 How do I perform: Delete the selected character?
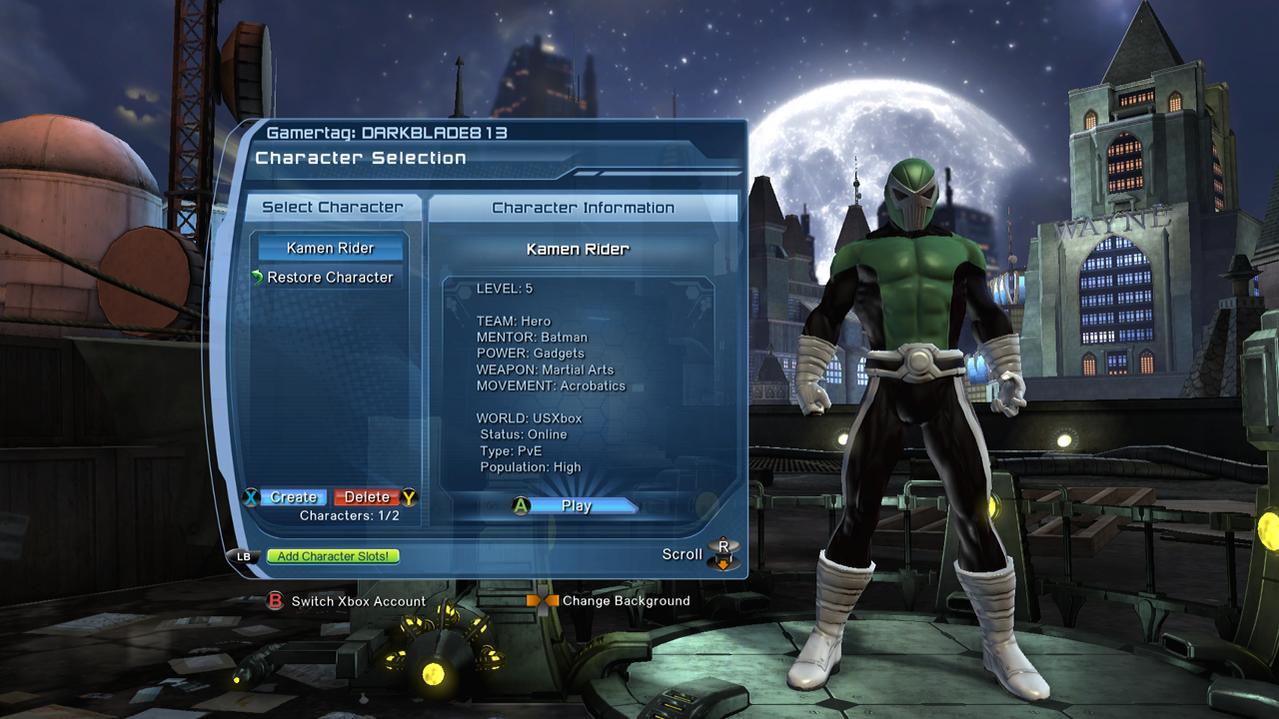[367, 497]
